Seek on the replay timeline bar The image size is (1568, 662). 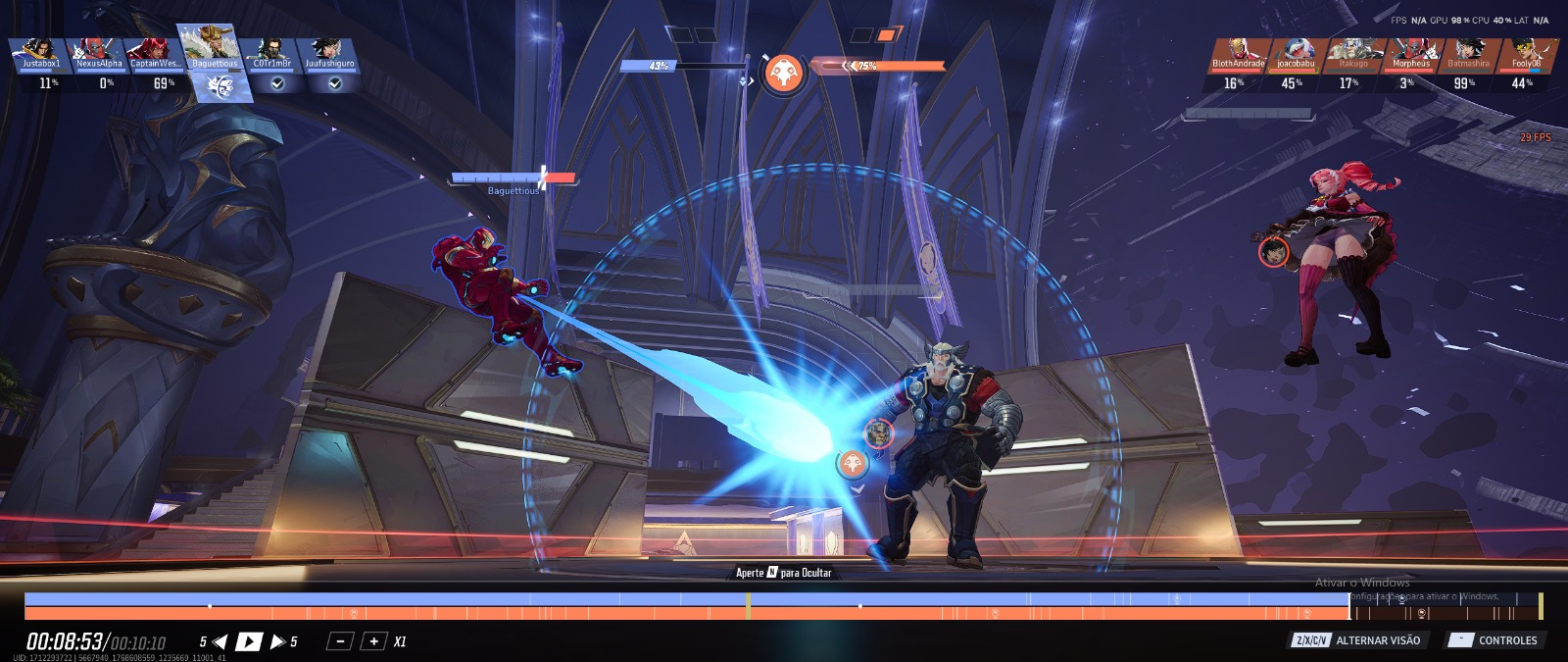pos(686,606)
